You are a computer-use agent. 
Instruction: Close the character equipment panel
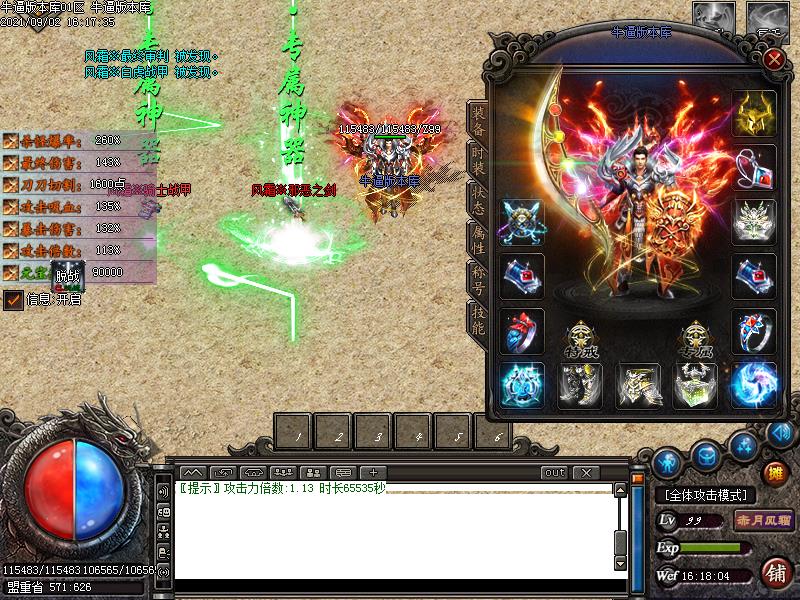coord(773,58)
